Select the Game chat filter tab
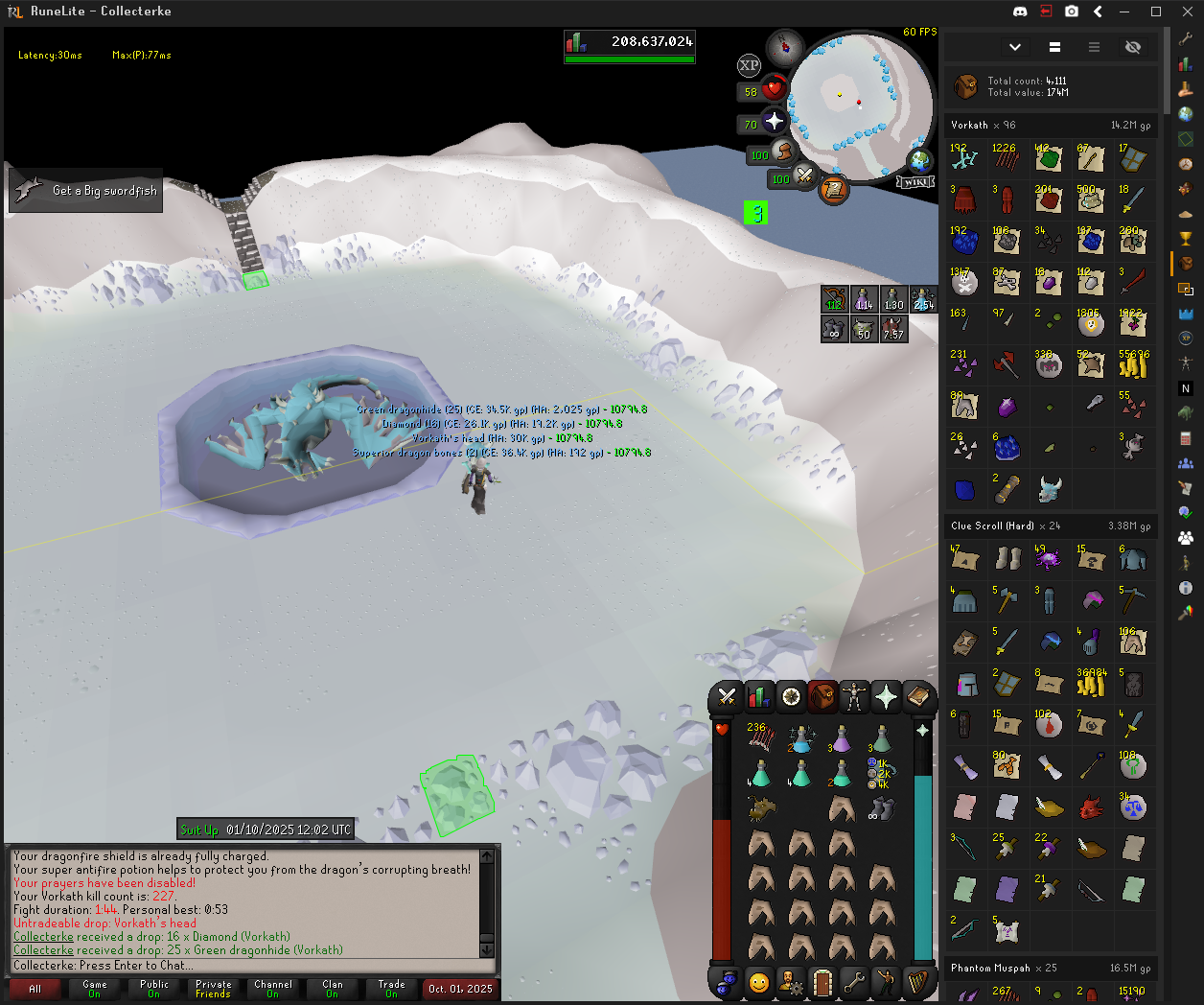 pyautogui.click(x=95, y=989)
